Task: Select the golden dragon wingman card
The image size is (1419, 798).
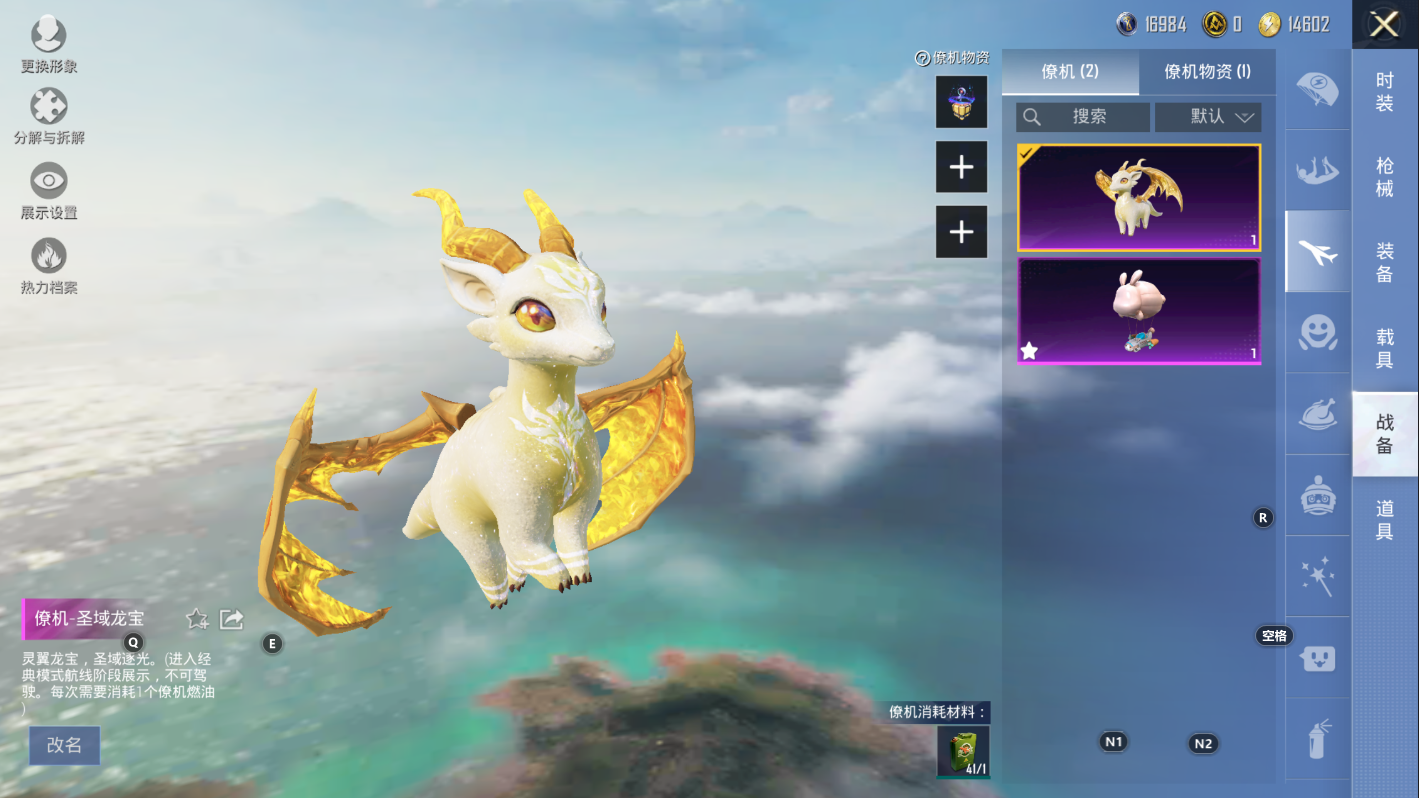Action: coord(1139,197)
